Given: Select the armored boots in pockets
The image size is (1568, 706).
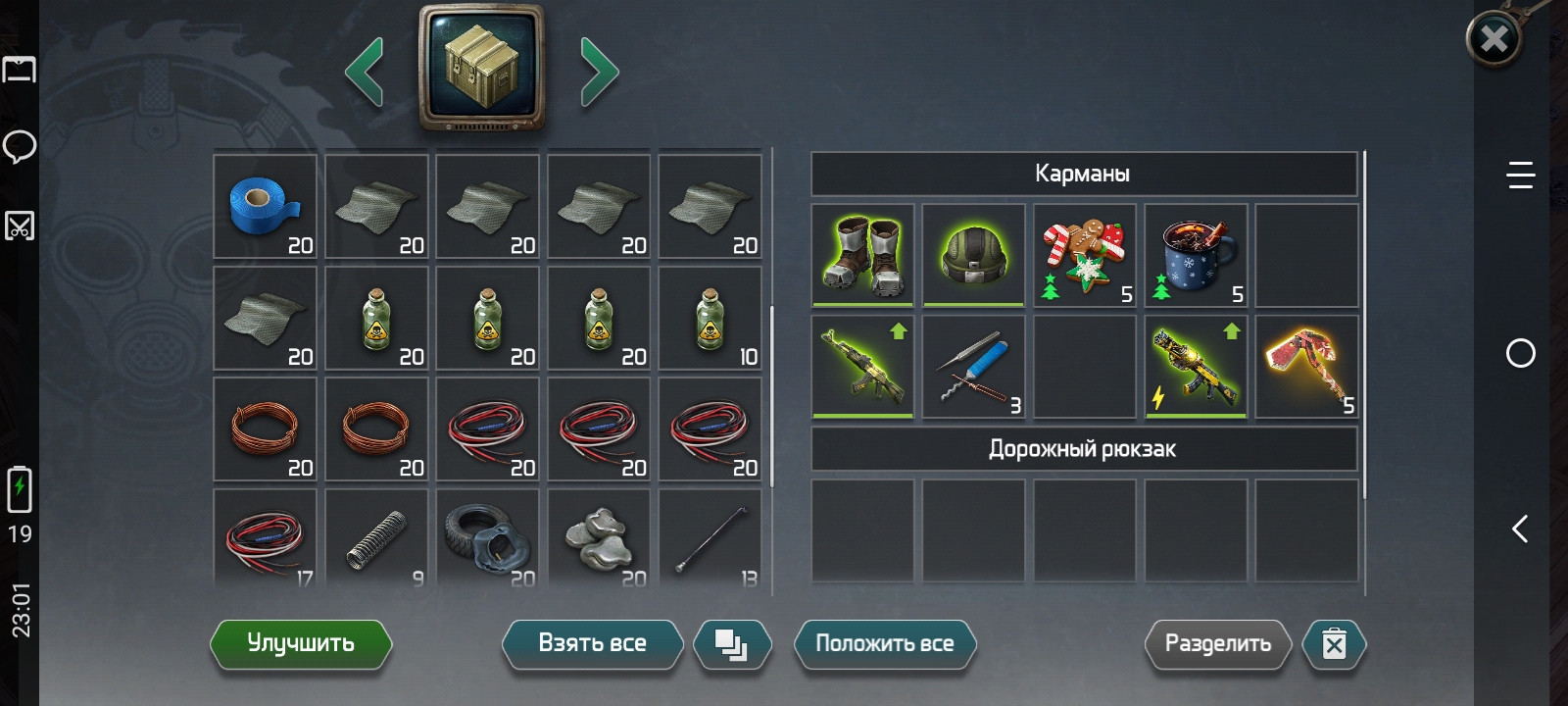Looking at the screenshot, I should [863, 255].
